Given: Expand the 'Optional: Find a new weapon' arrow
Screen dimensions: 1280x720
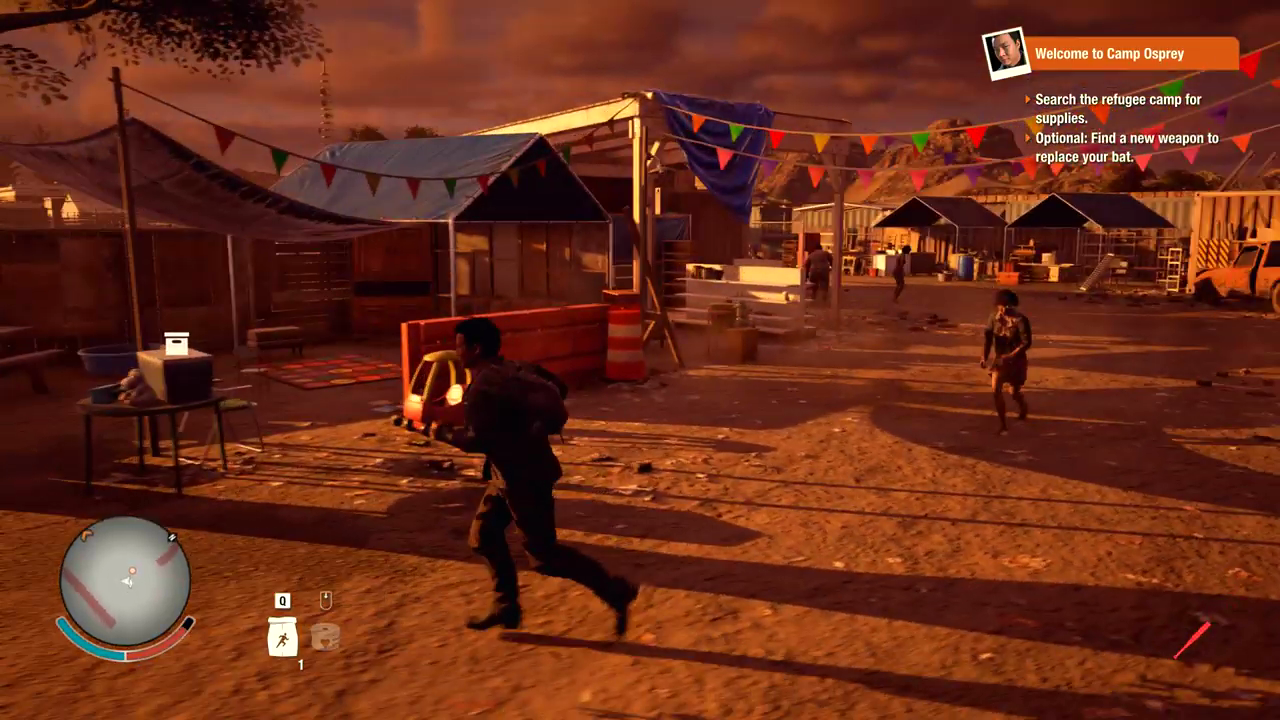Looking at the screenshot, I should tap(1030, 138).
